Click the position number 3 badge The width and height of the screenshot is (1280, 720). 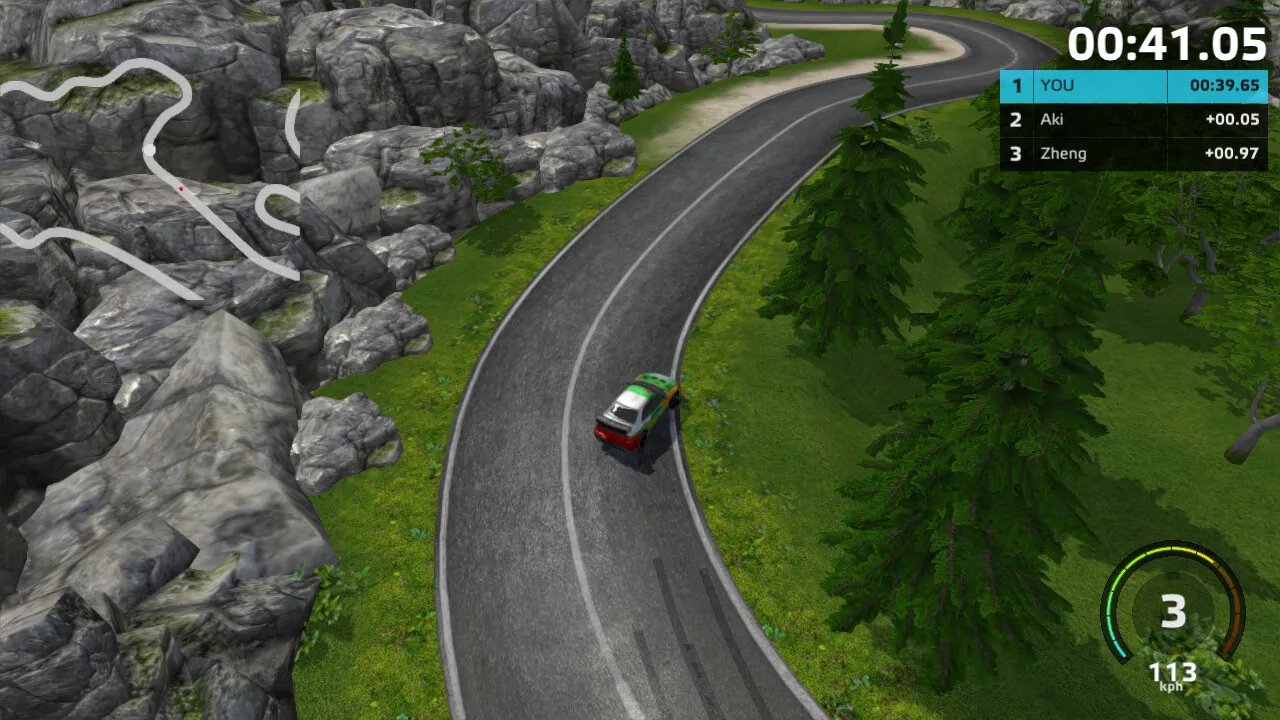[x=1016, y=153]
